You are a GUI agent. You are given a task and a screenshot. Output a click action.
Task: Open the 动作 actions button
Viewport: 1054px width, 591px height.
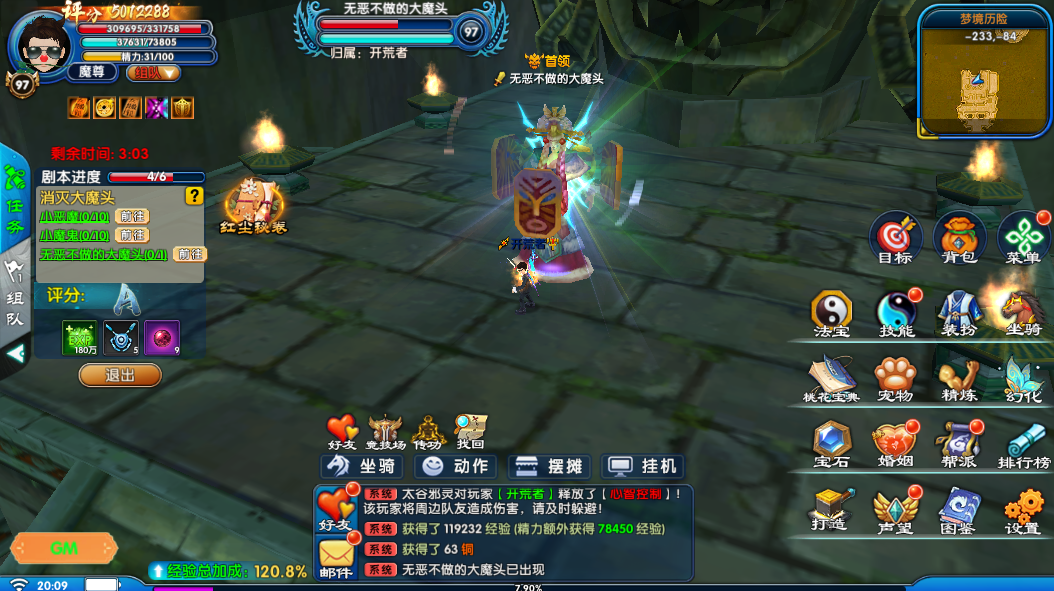click(x=457, y=466)
